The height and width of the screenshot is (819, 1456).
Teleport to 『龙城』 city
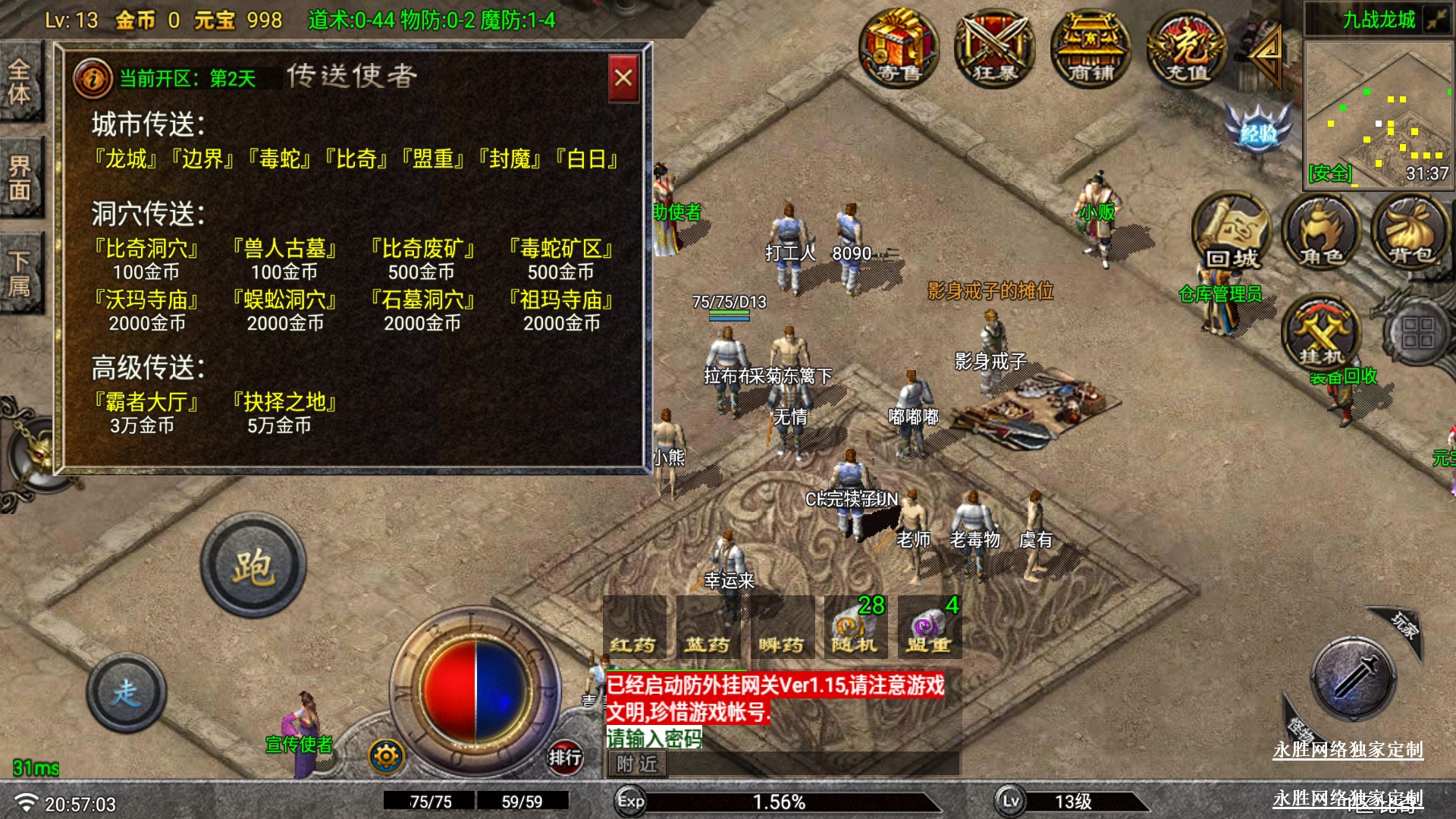[x=126, y=159]
